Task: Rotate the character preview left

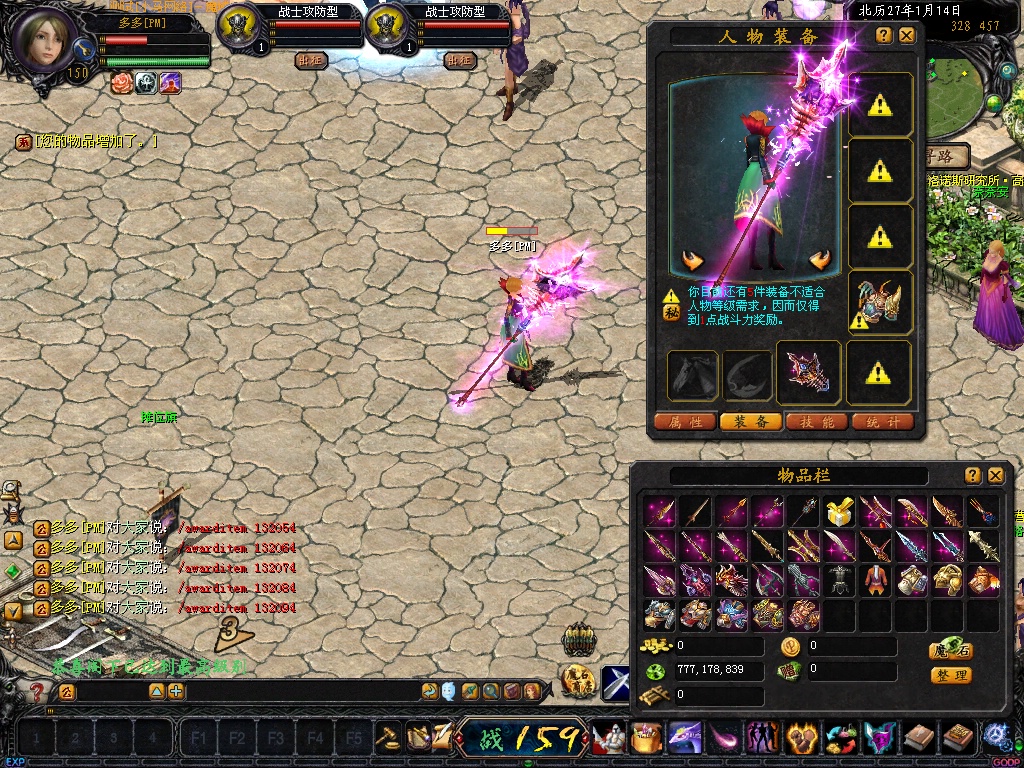Action: (x=692, y=261)
